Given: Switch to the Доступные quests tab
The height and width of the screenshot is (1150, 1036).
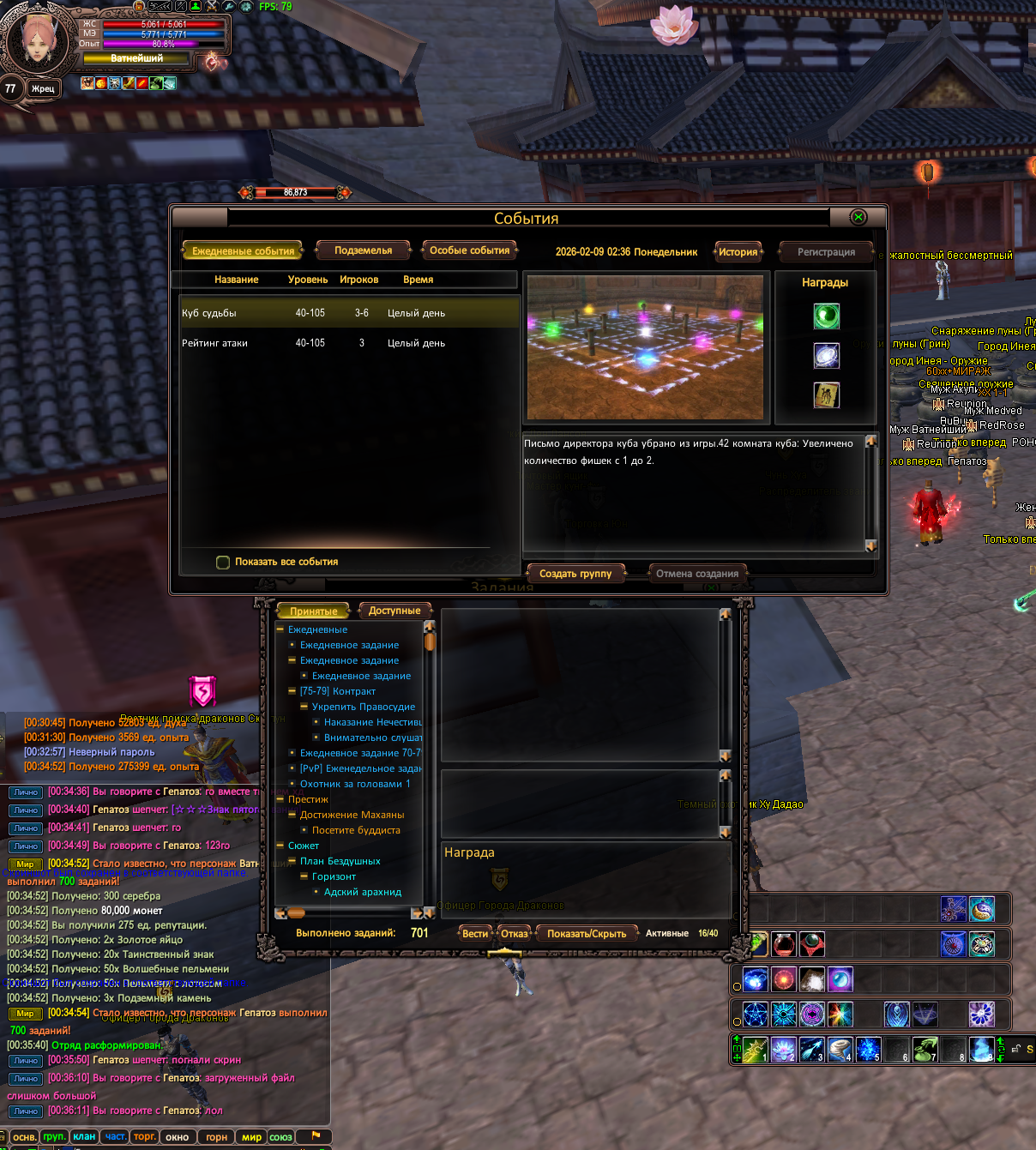Looking at the screenshot, I should pos(394,611).
